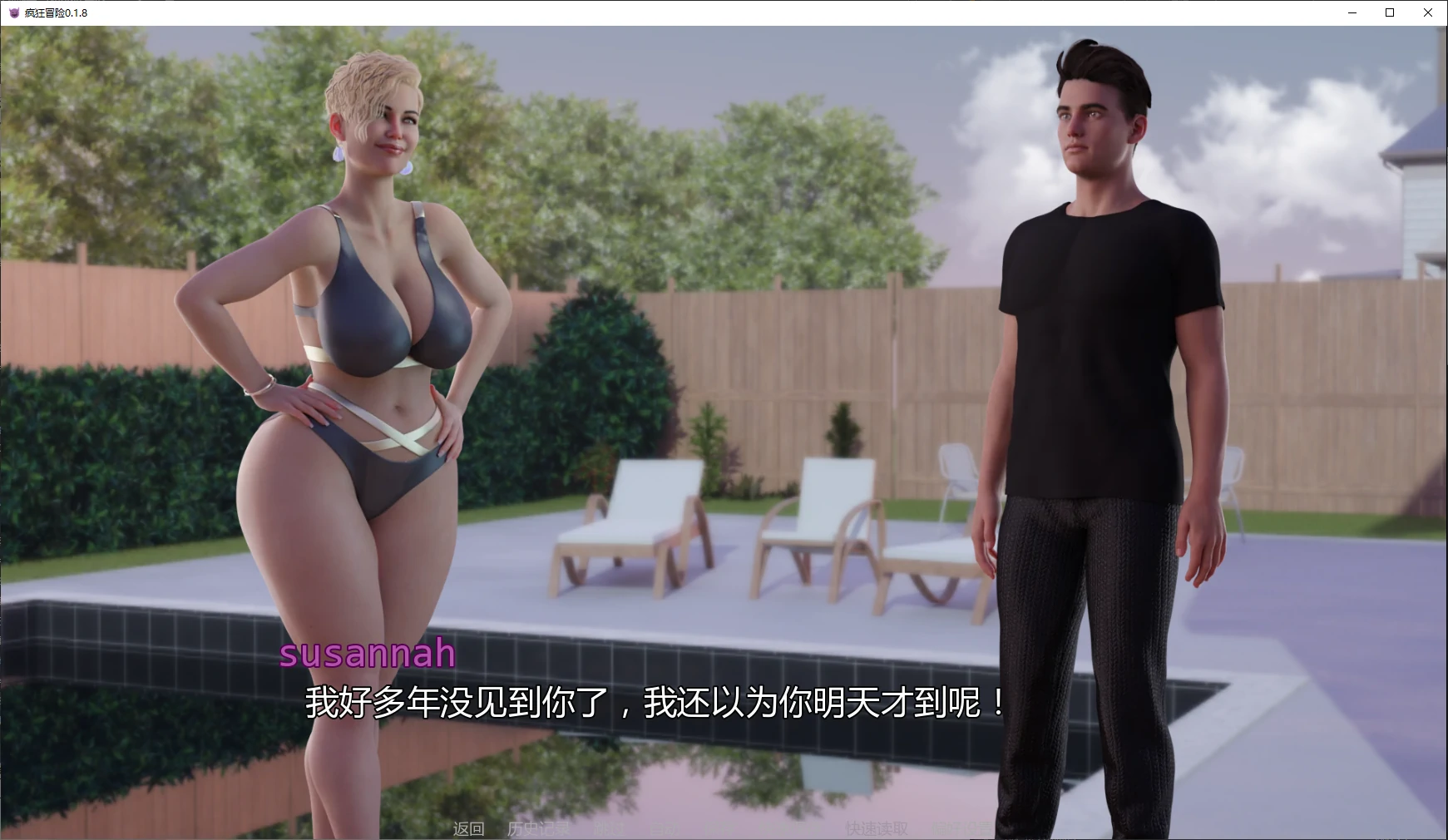Viewport: 1448px width, 840px height.
Task: Click 保存 to save the game
Action: 719,828
